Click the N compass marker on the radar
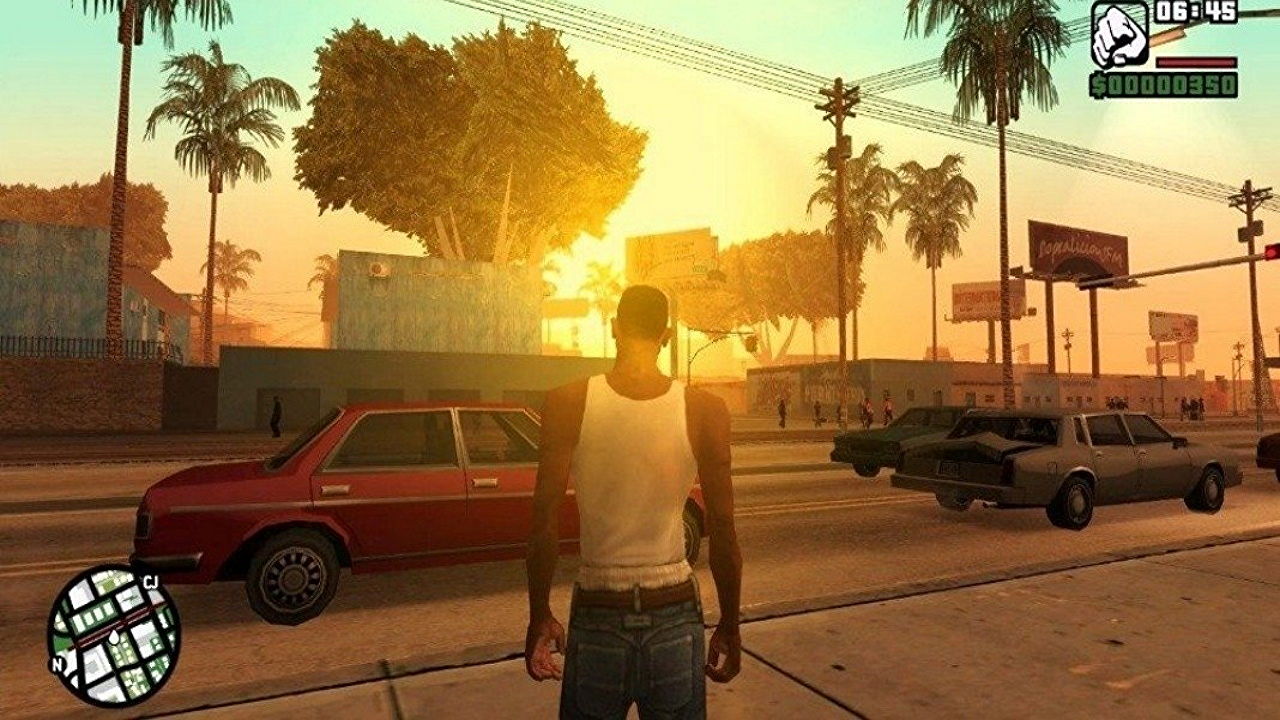The height and width of the screenshot is (720, 1280). (56, 663)
